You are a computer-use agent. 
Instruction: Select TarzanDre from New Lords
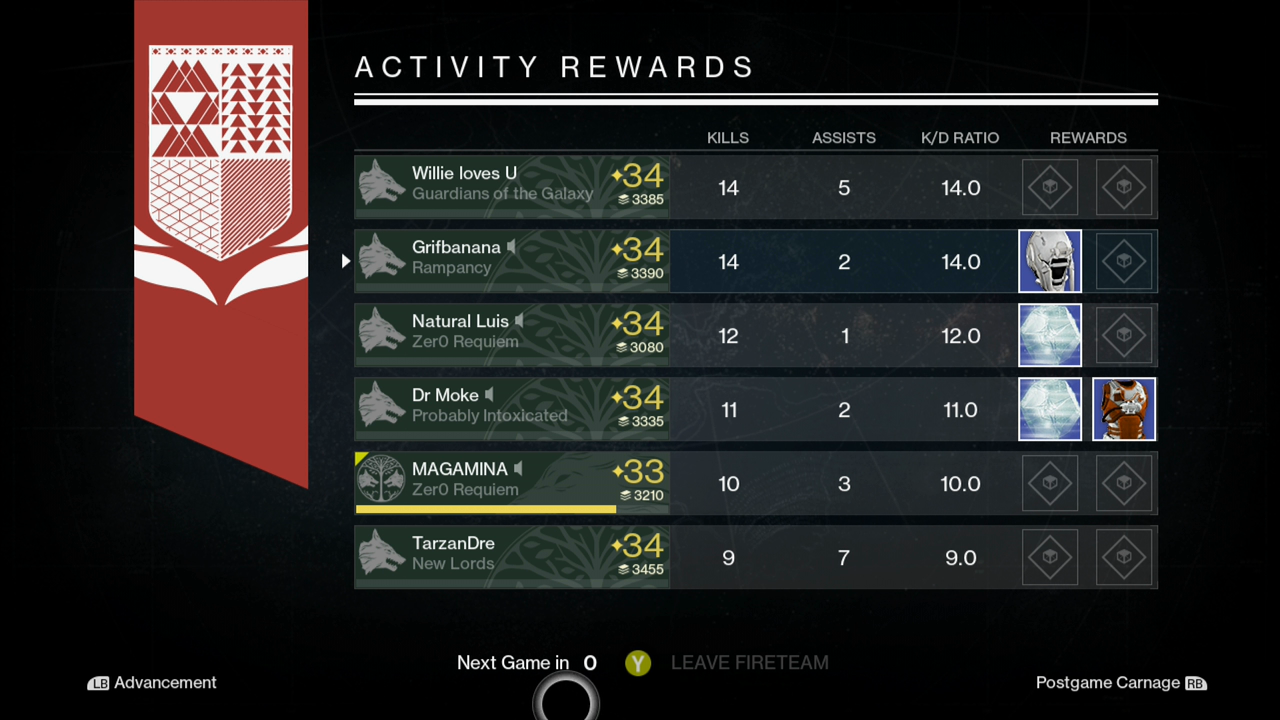tap(512, 557)
